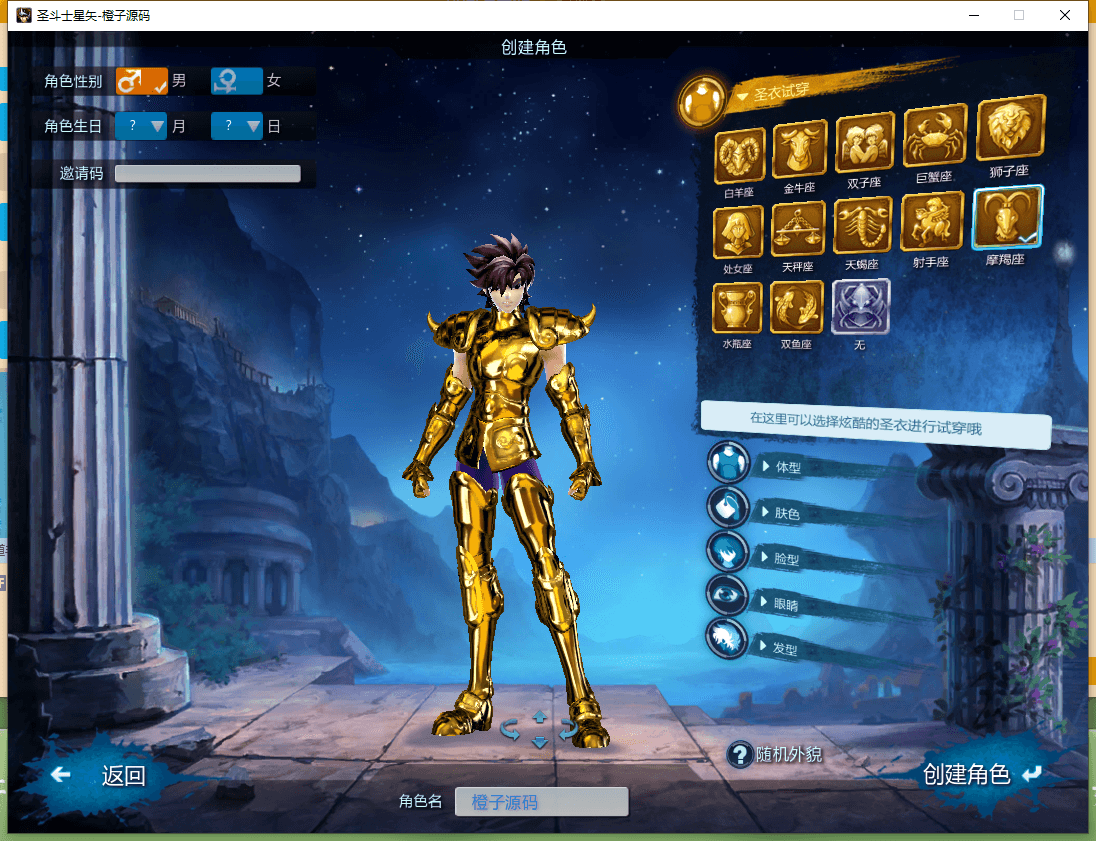Randomize appearance with 随机外貌
The height and width of the screenshot is (841, 1096).
point(776,754)
